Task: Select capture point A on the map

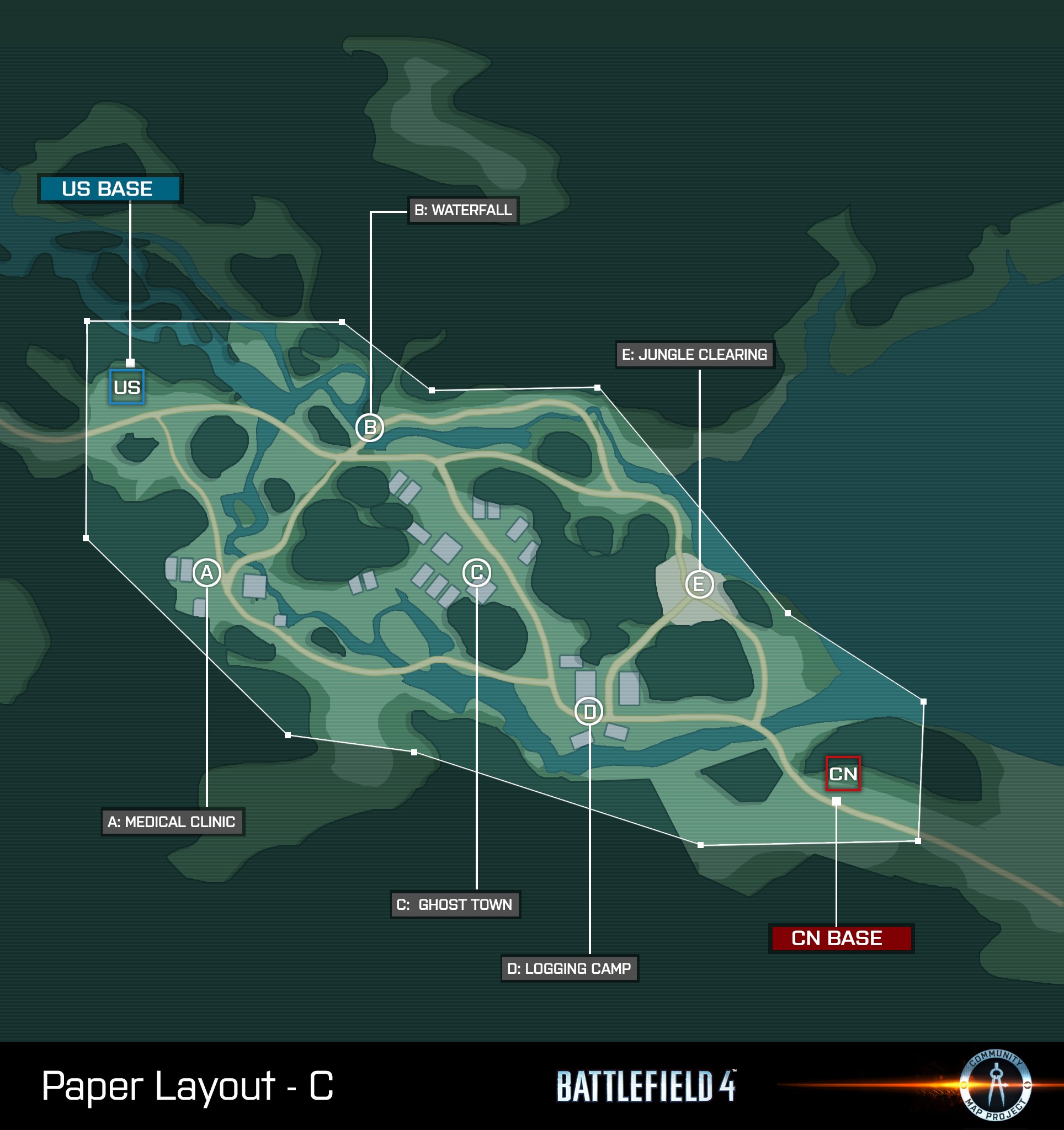Action: tap(206, 572)
